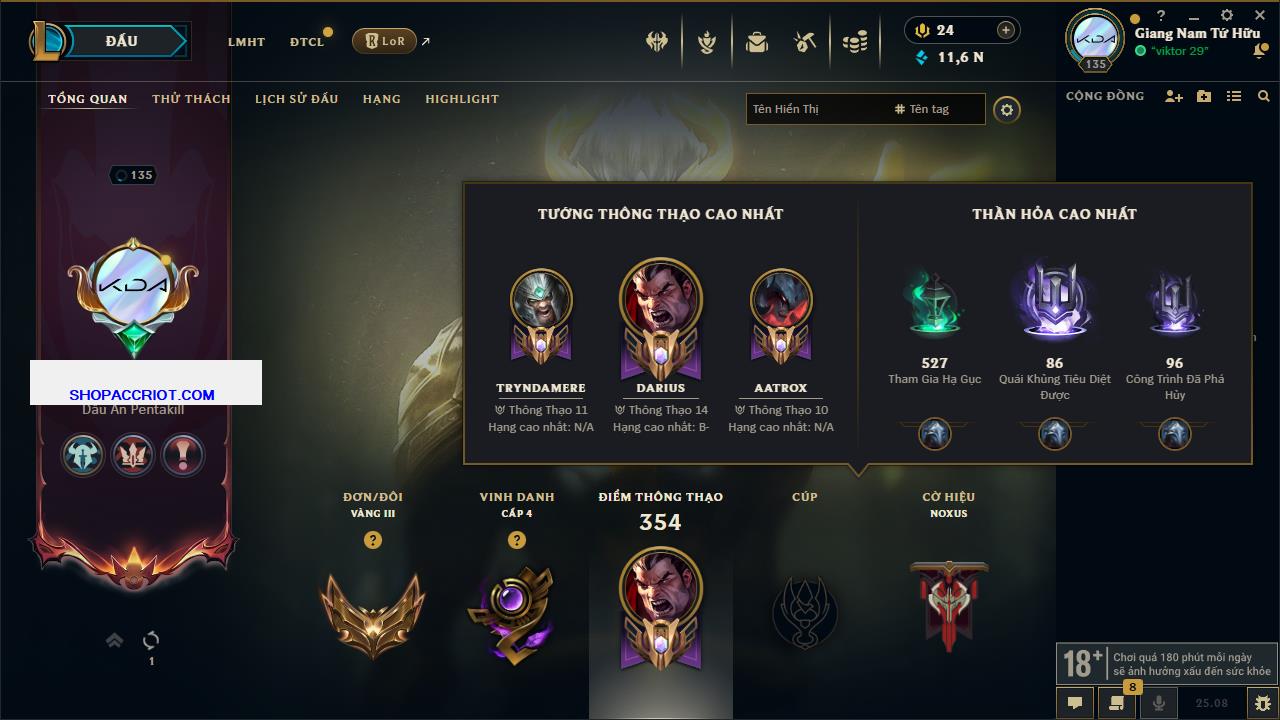Click the ĐẤU play button

[121, 41]
